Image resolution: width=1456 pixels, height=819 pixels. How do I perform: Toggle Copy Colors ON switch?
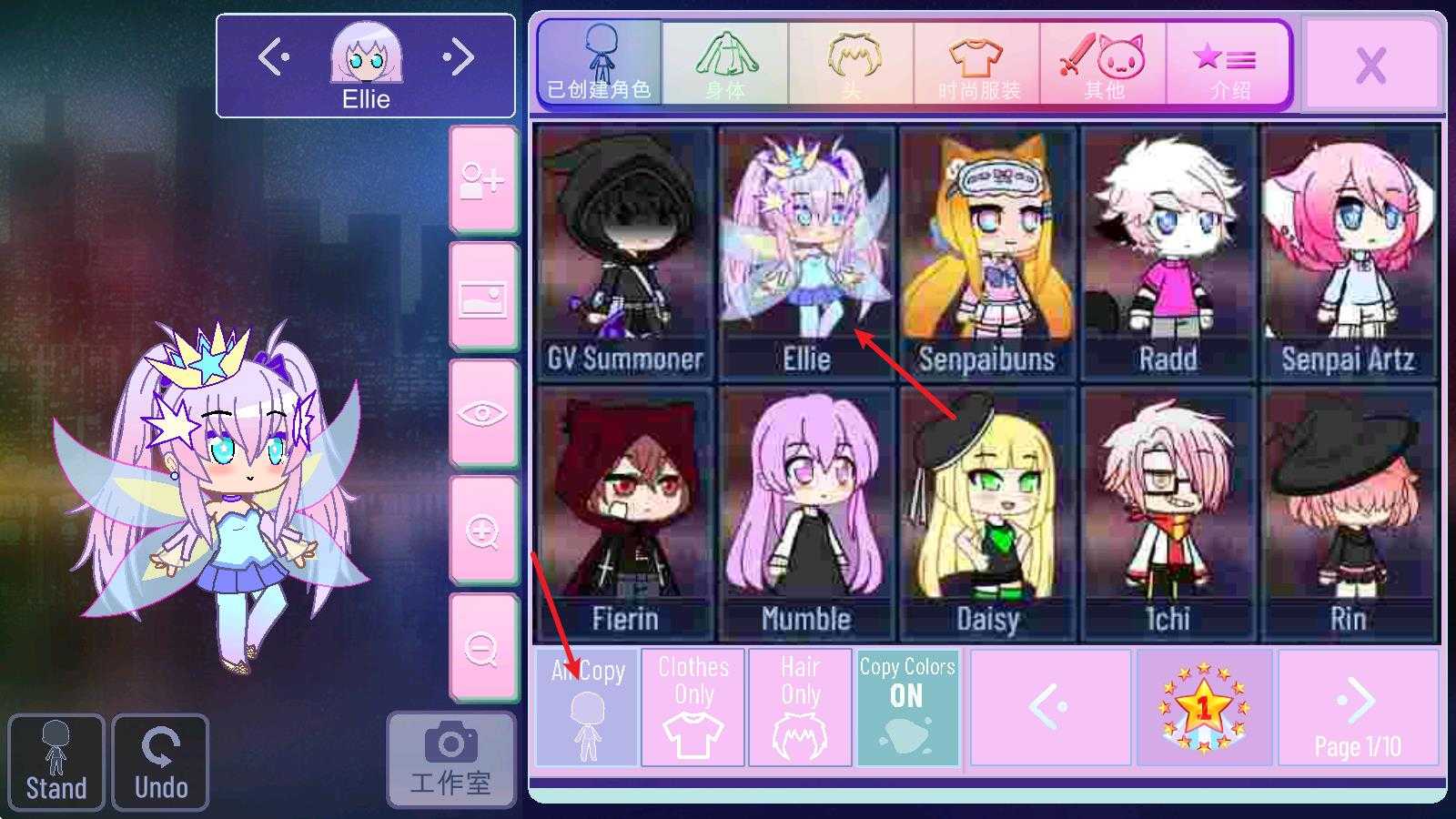pos(907,707)
